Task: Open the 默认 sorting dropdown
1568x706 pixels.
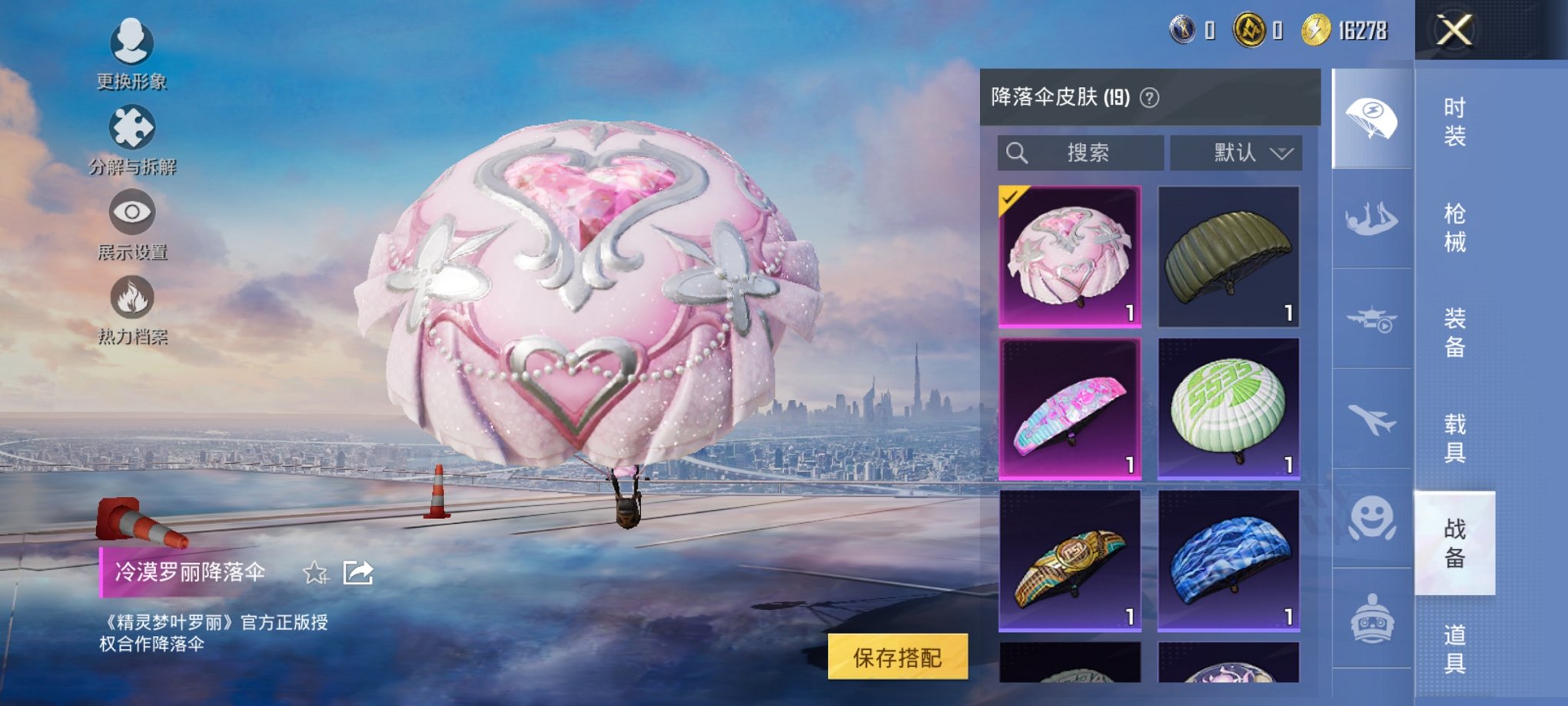Action: (x=1234, y=152)
